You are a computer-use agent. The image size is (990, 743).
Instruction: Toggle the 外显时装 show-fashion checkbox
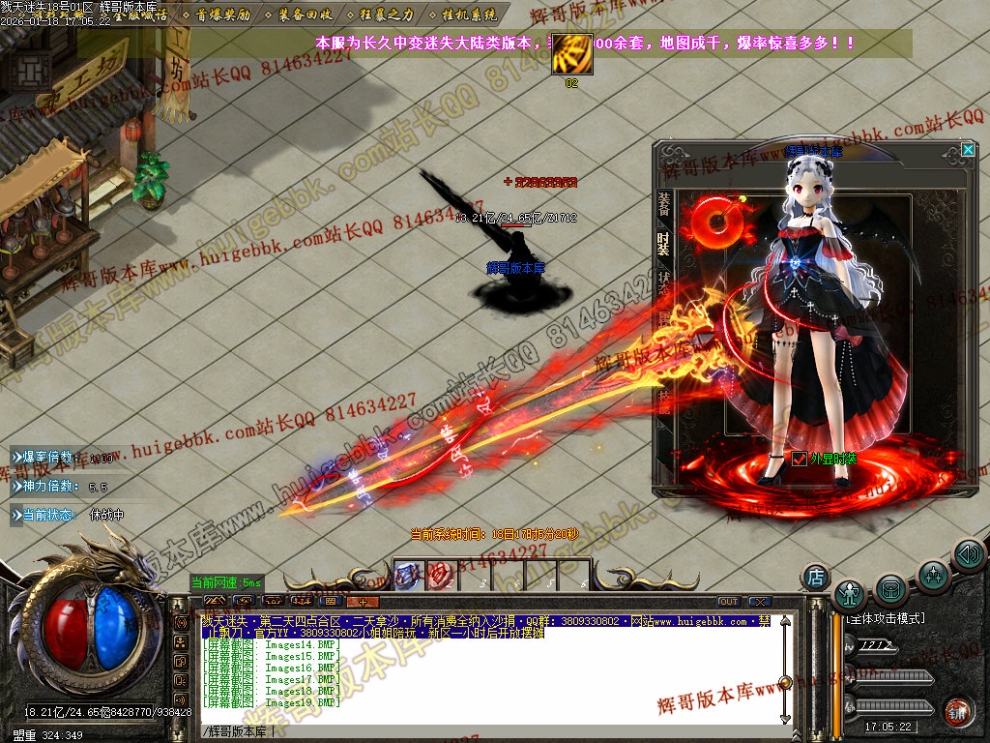pyautogui.click(x=798, y=458)
